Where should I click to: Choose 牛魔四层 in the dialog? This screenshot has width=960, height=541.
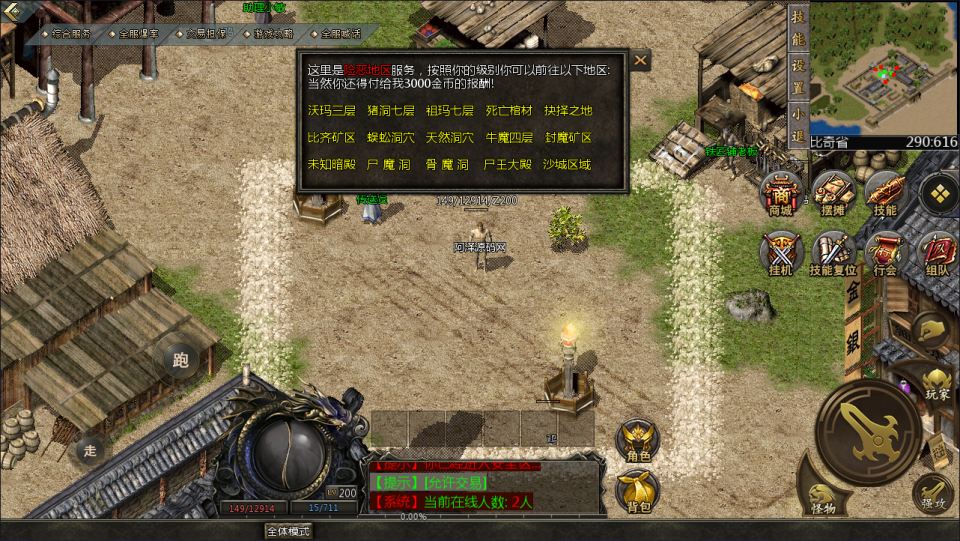[x=509, y=137]
